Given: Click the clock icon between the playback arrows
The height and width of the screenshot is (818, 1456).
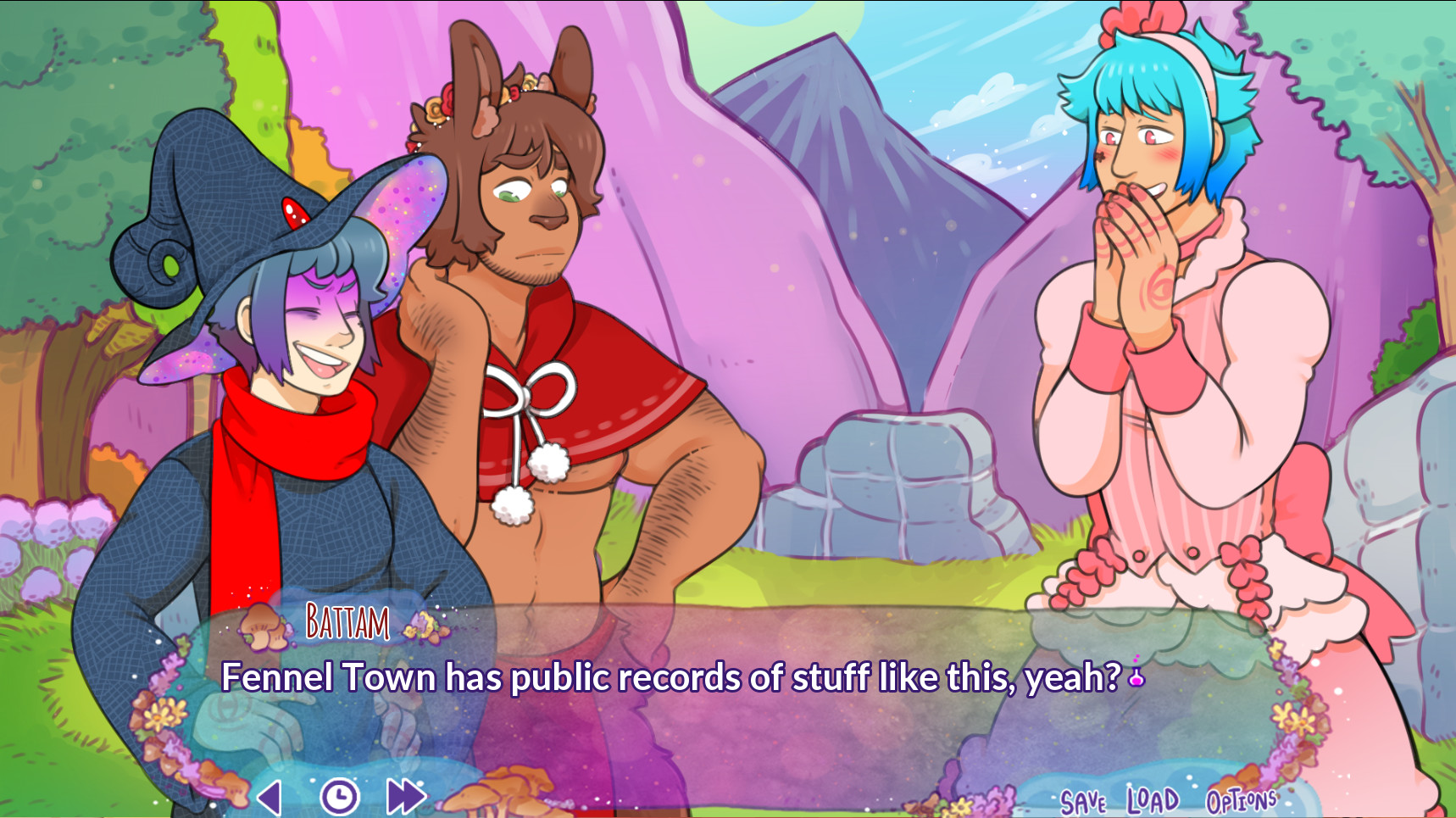Looking at the screenshot, I should tap(338, 796).
